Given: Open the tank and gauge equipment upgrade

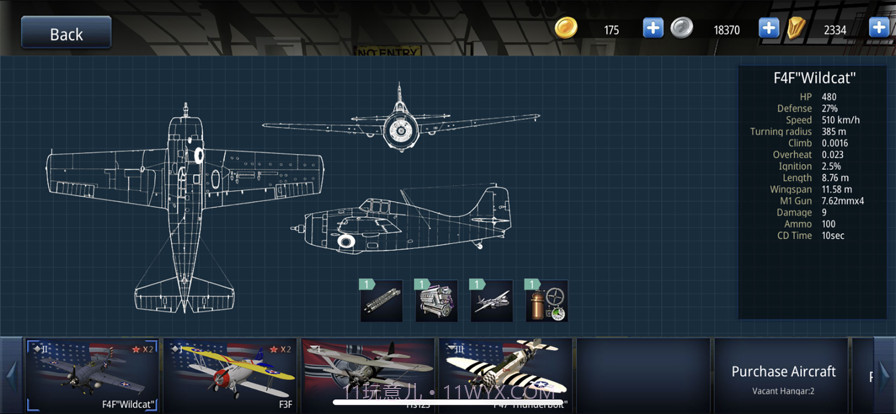Looking at the screenshot, I should point(547,301).
